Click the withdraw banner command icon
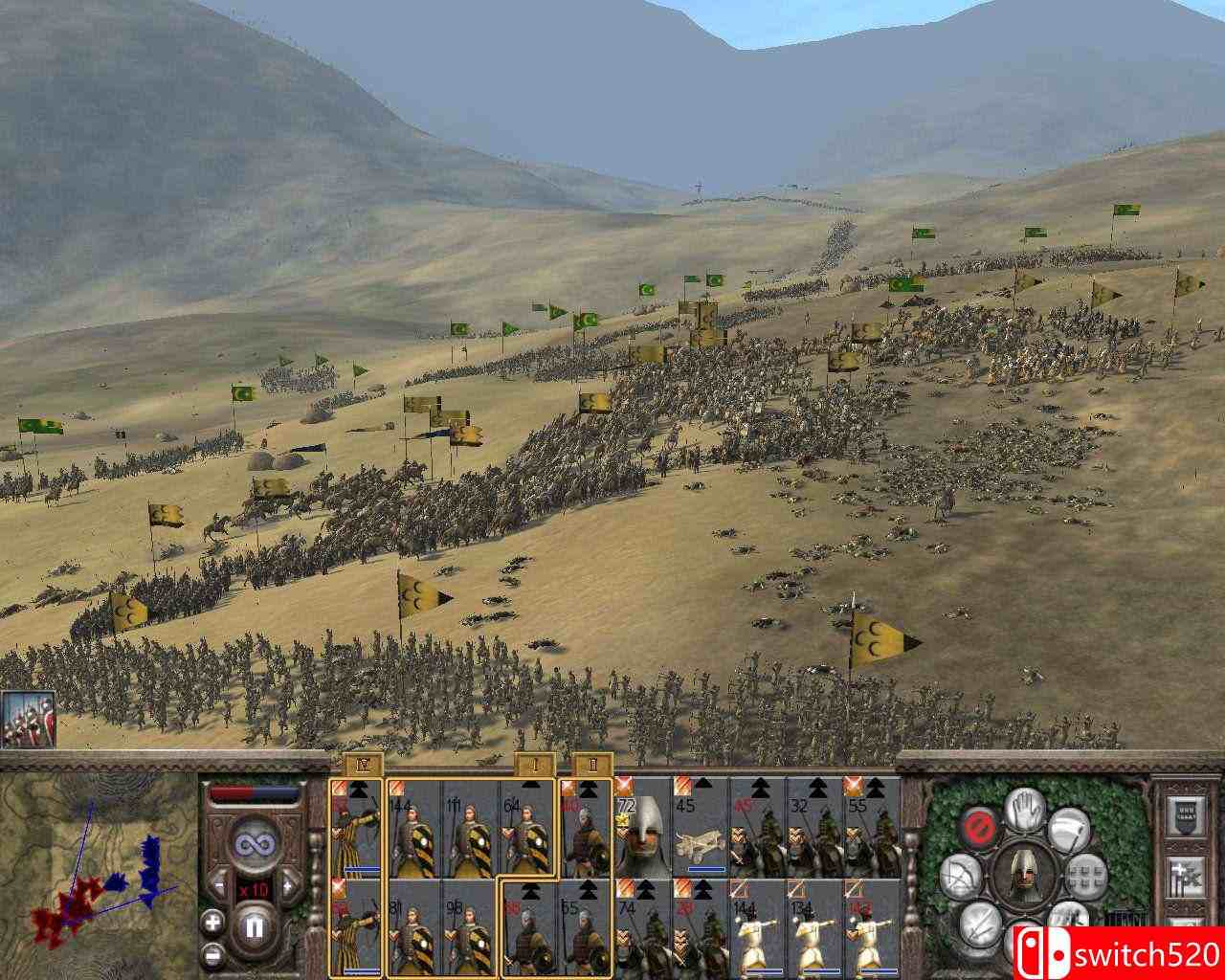1225x980 pixels. point(1069,831)
